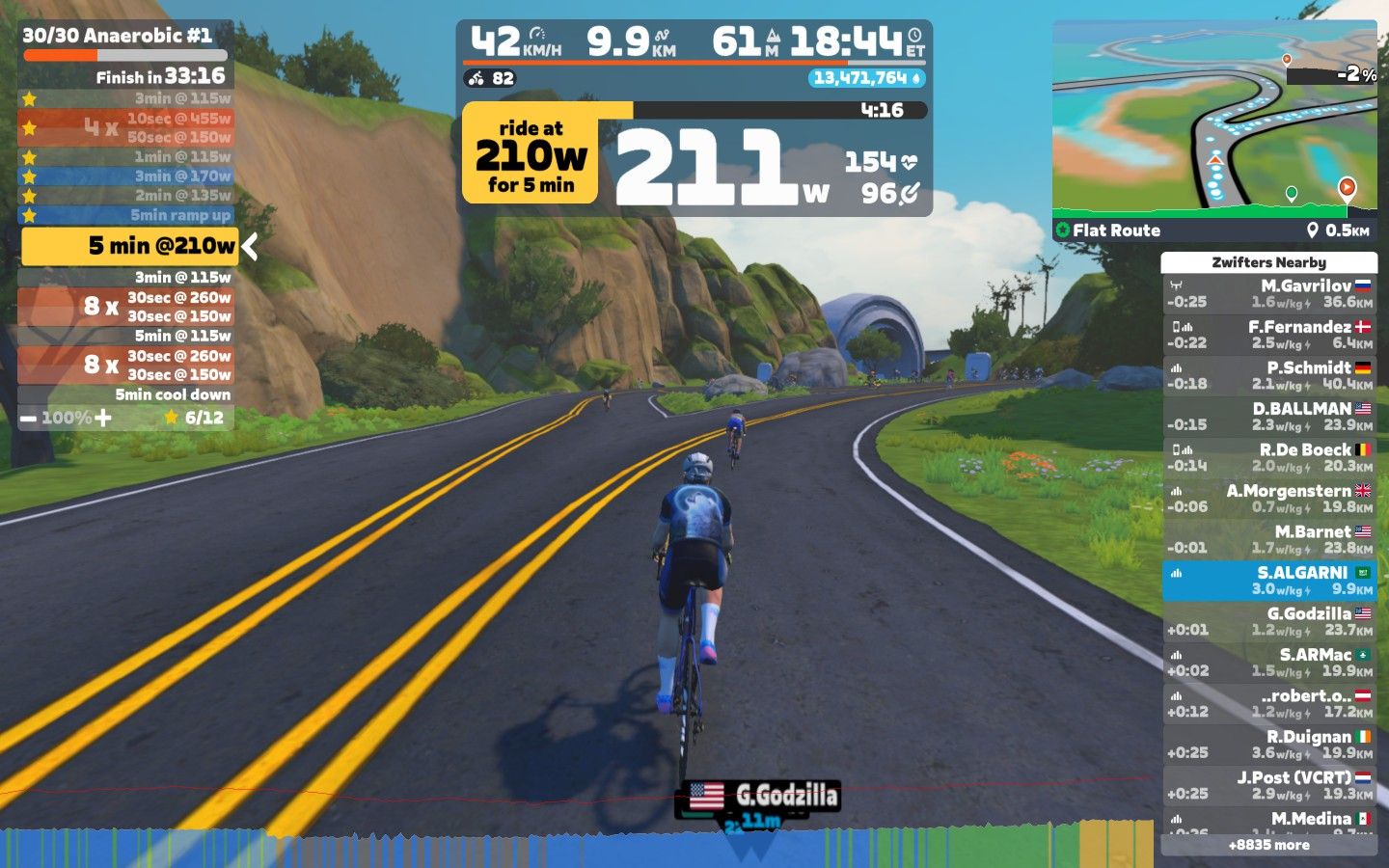The image size is (1389, 868).
Task: Click the Flat Route label
Action: 1116,231
